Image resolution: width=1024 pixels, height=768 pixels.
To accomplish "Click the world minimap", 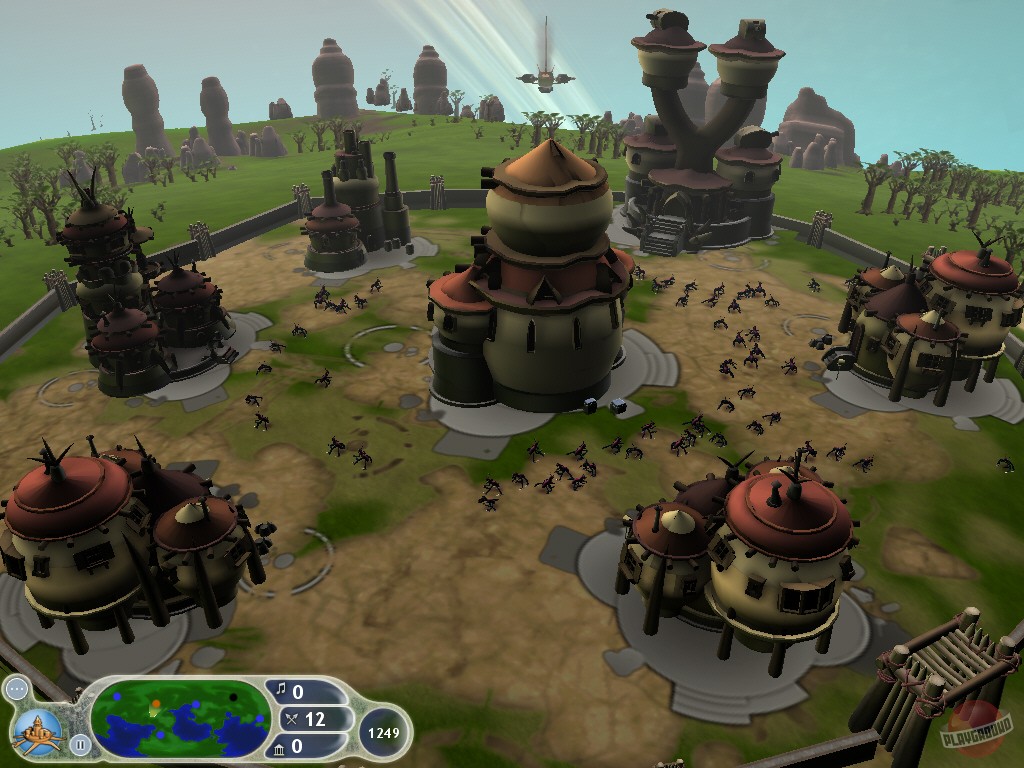I will [179, 719].
